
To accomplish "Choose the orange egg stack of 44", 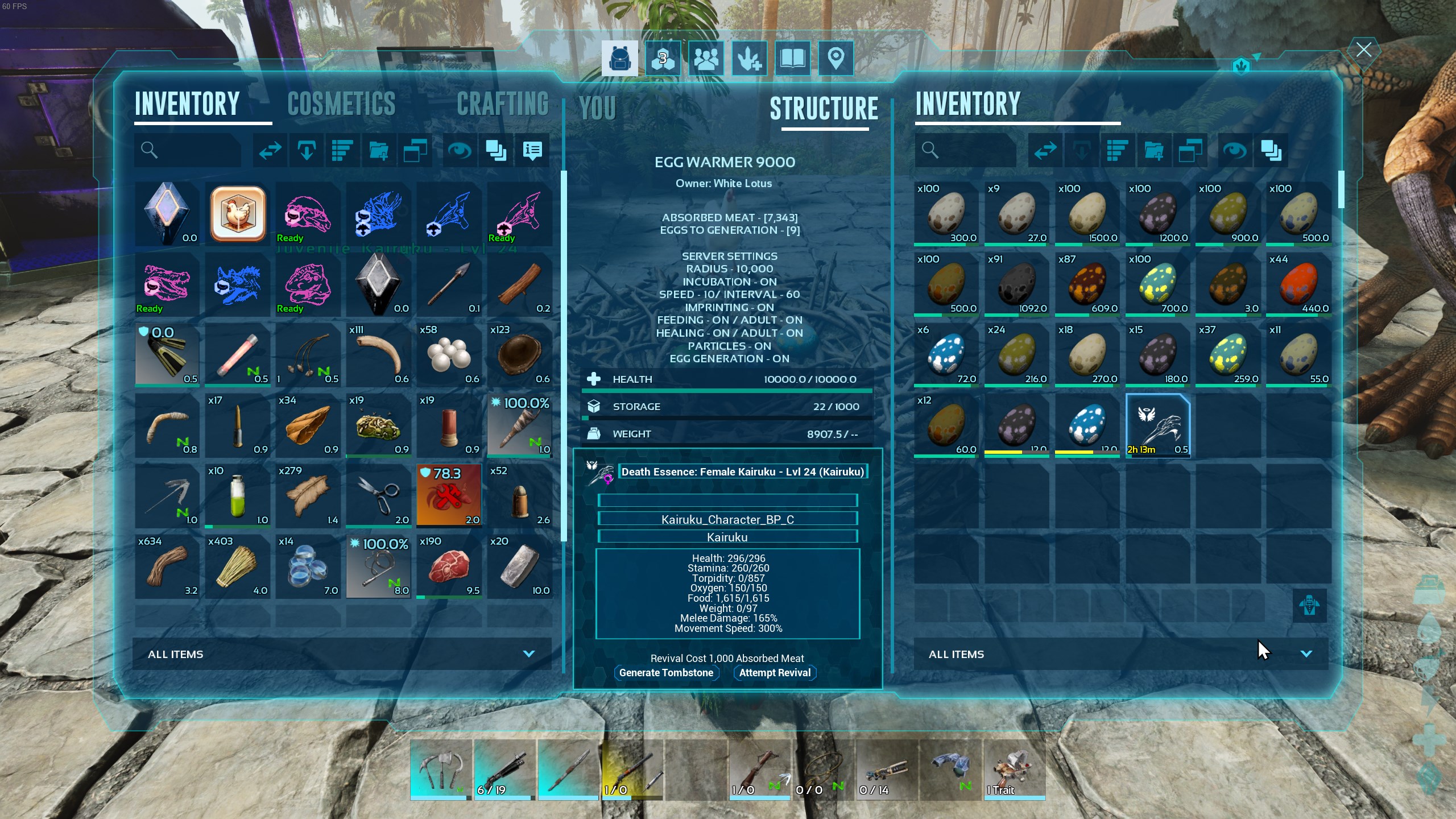I will tap(1298, 284).
